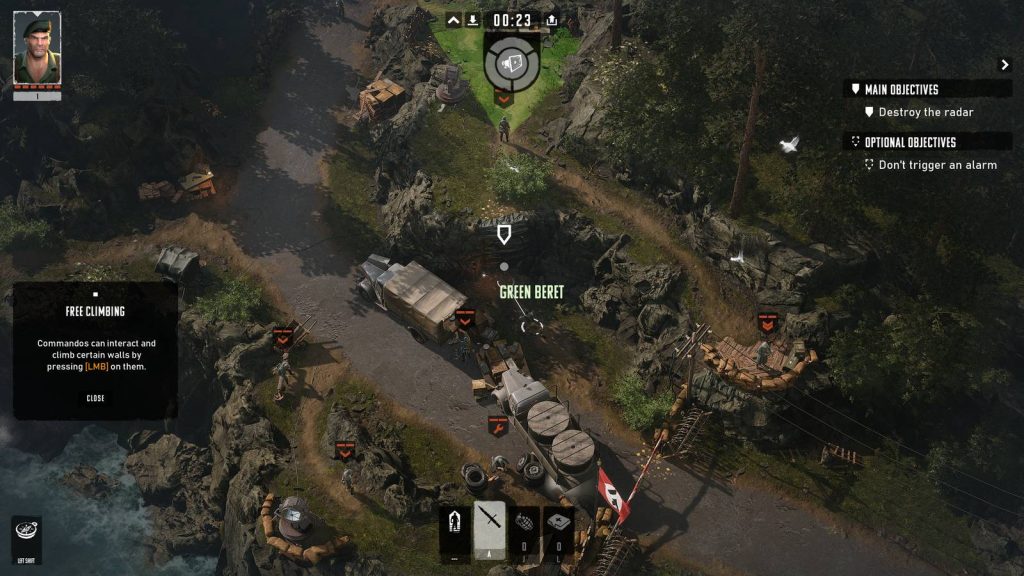Click the Optional Objectives header
This screenshot has height=576, width=1024.
click(x=909, y=142)
